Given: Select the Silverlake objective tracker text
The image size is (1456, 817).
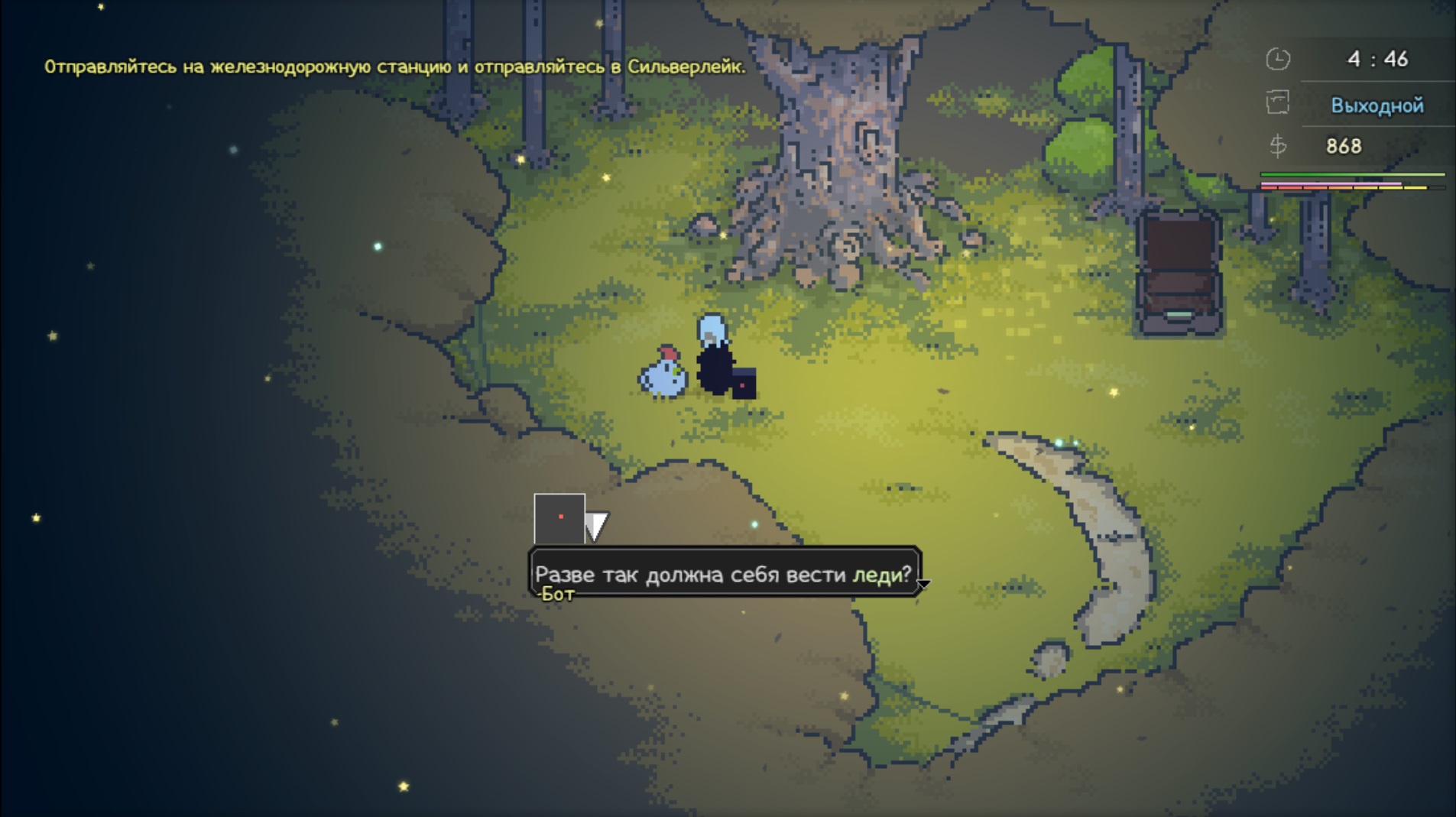Looking at the screenshot, I should click(x=394, y=67).
